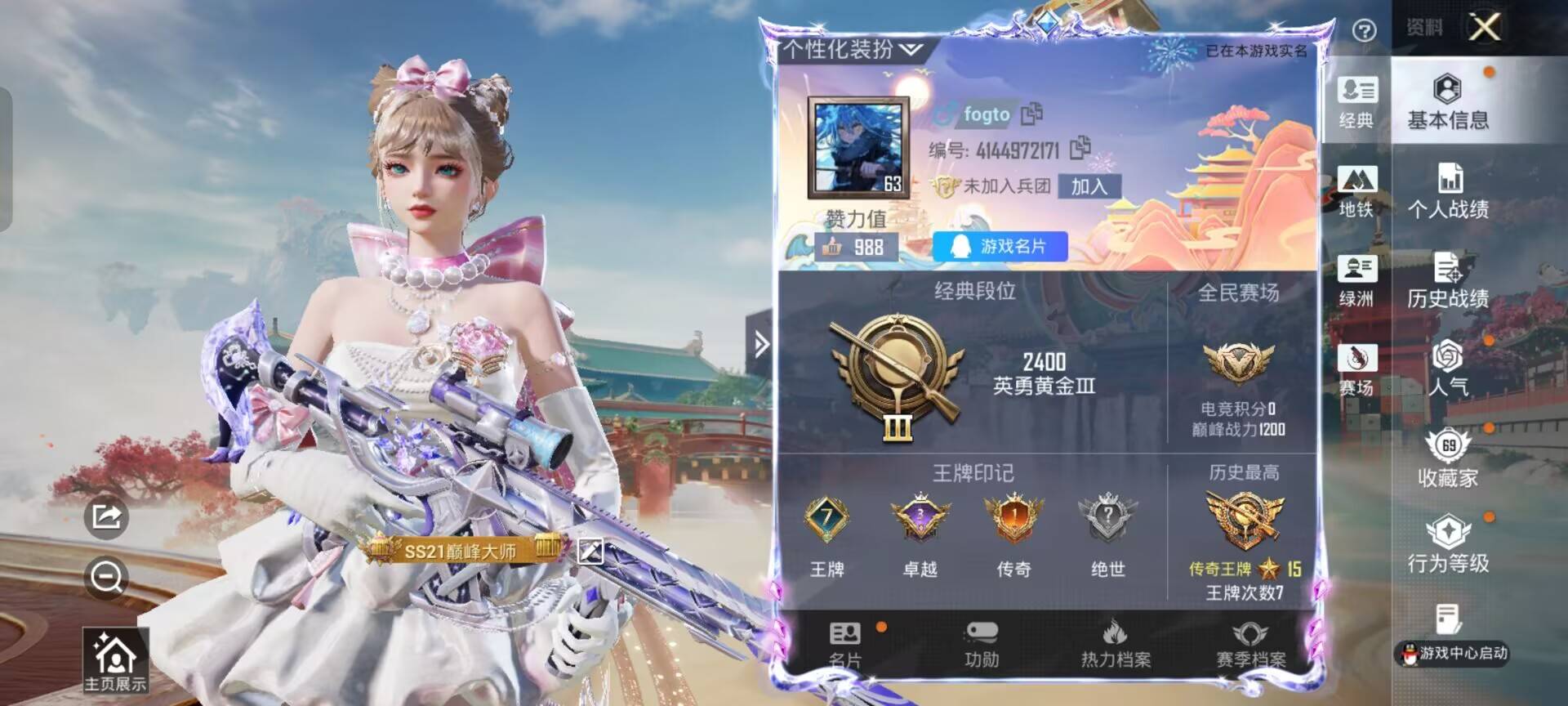Open 个人战绩 personal stats
This screenshot has width=1568, height=706.
pos(1447,192)
